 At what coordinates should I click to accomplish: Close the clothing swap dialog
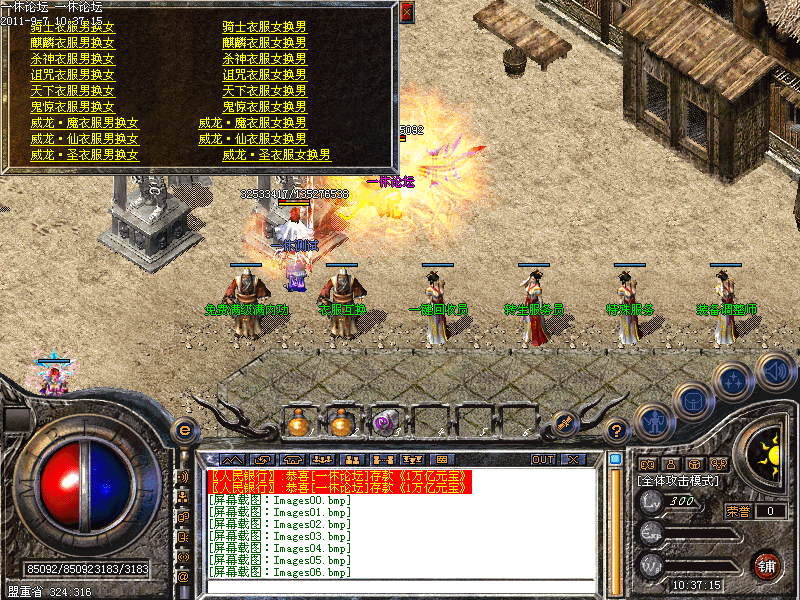406,13
